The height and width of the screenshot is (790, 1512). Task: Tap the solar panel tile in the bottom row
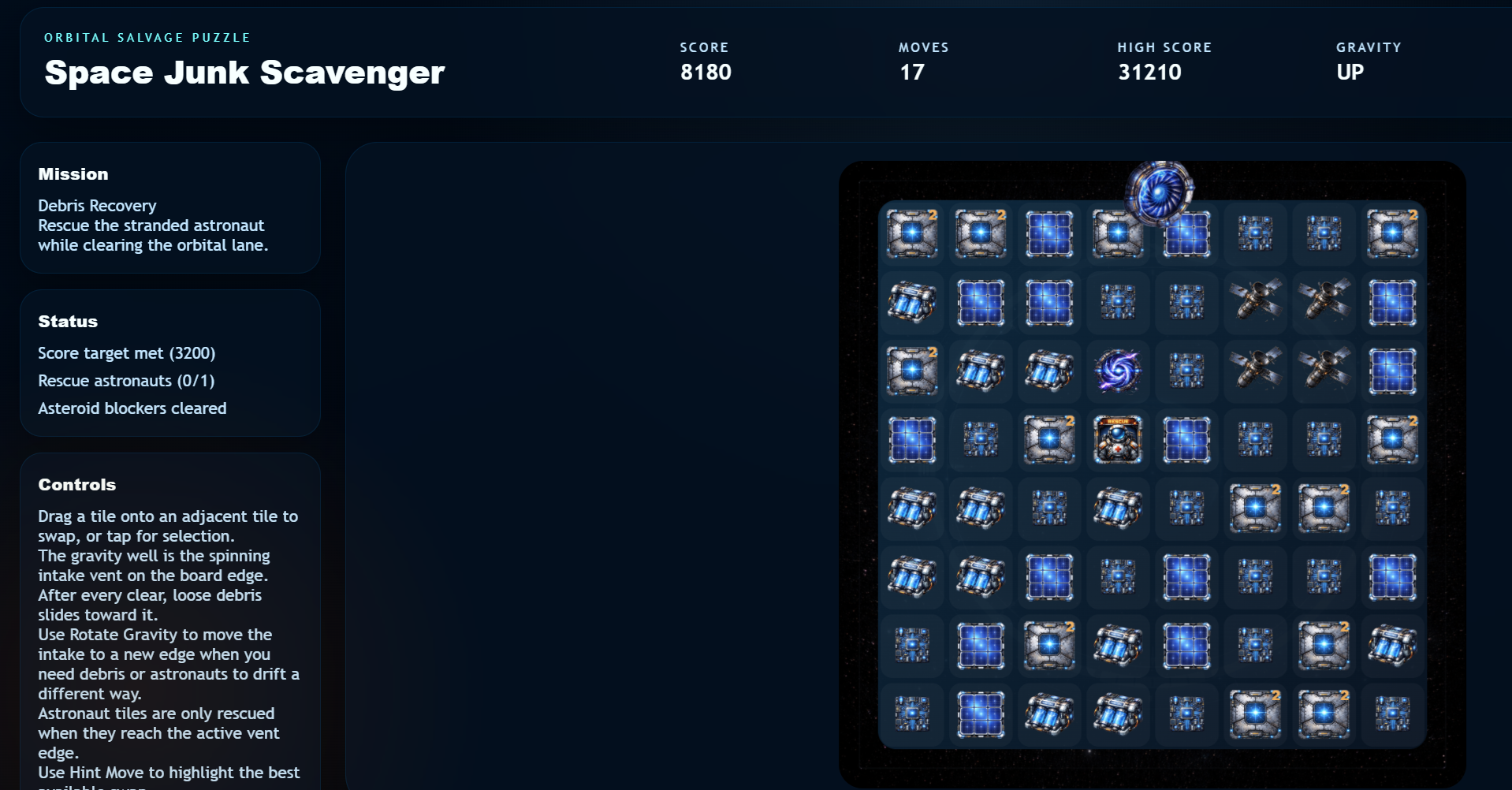pyautogui.click(x=980, y=714)
